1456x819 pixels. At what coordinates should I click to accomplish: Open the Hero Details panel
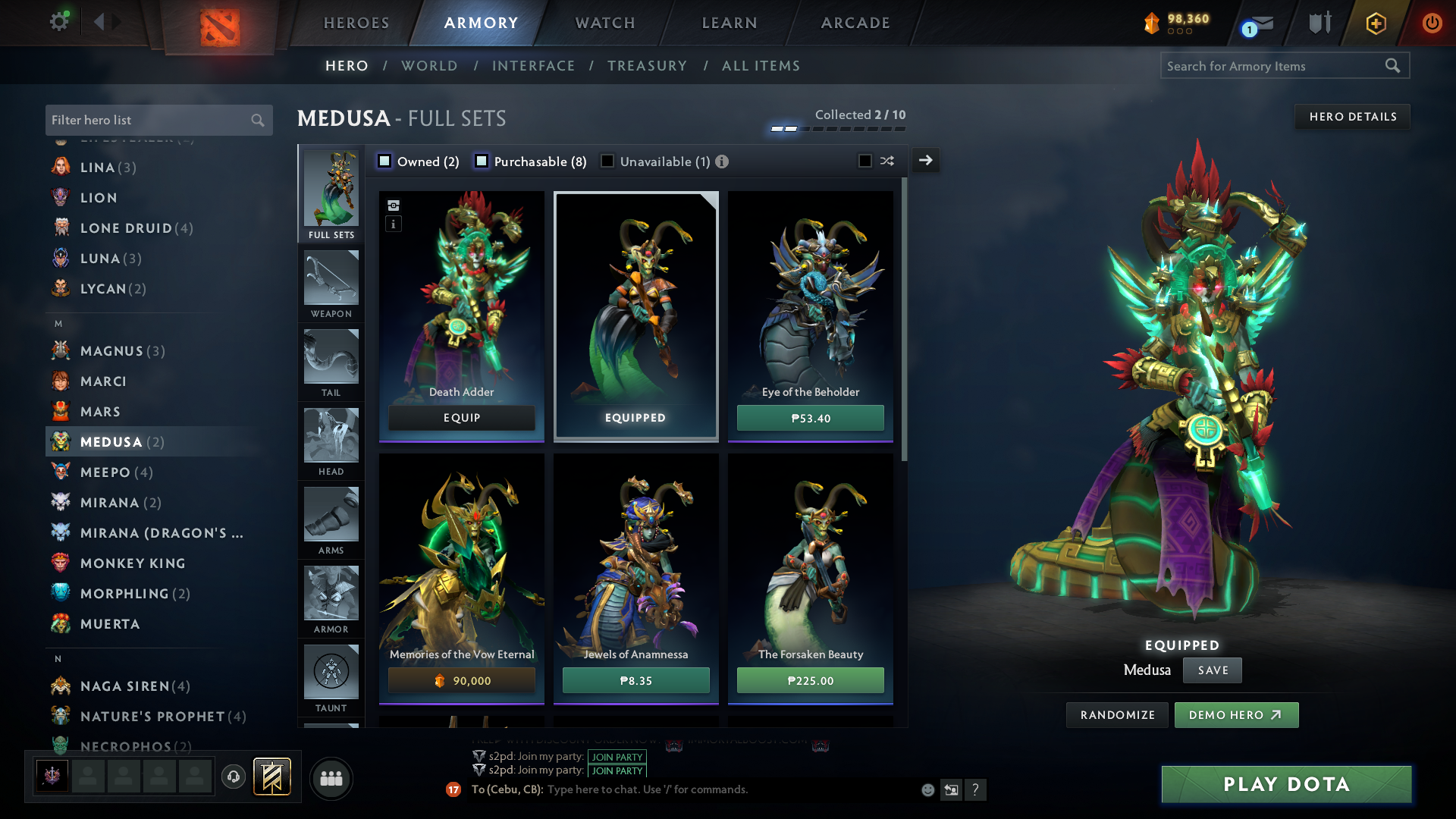tap(1352, 117)
